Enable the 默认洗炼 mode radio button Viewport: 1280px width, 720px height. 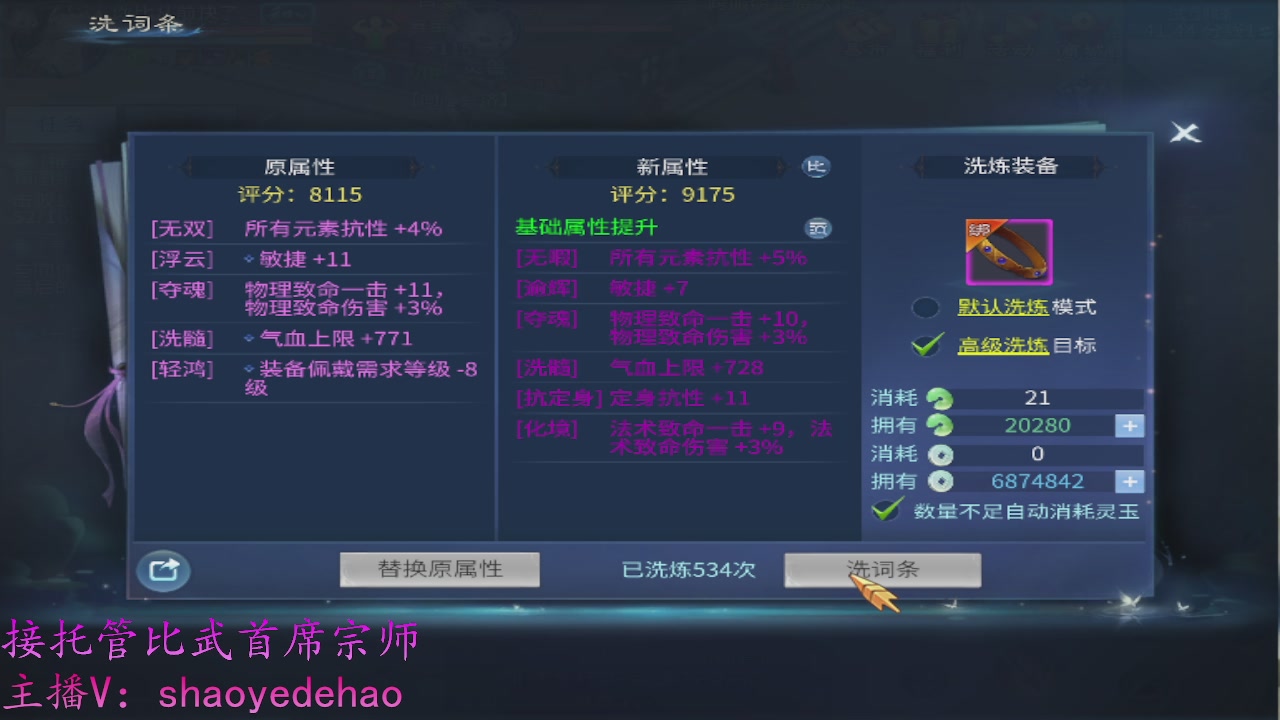click(x=925, y=307)
